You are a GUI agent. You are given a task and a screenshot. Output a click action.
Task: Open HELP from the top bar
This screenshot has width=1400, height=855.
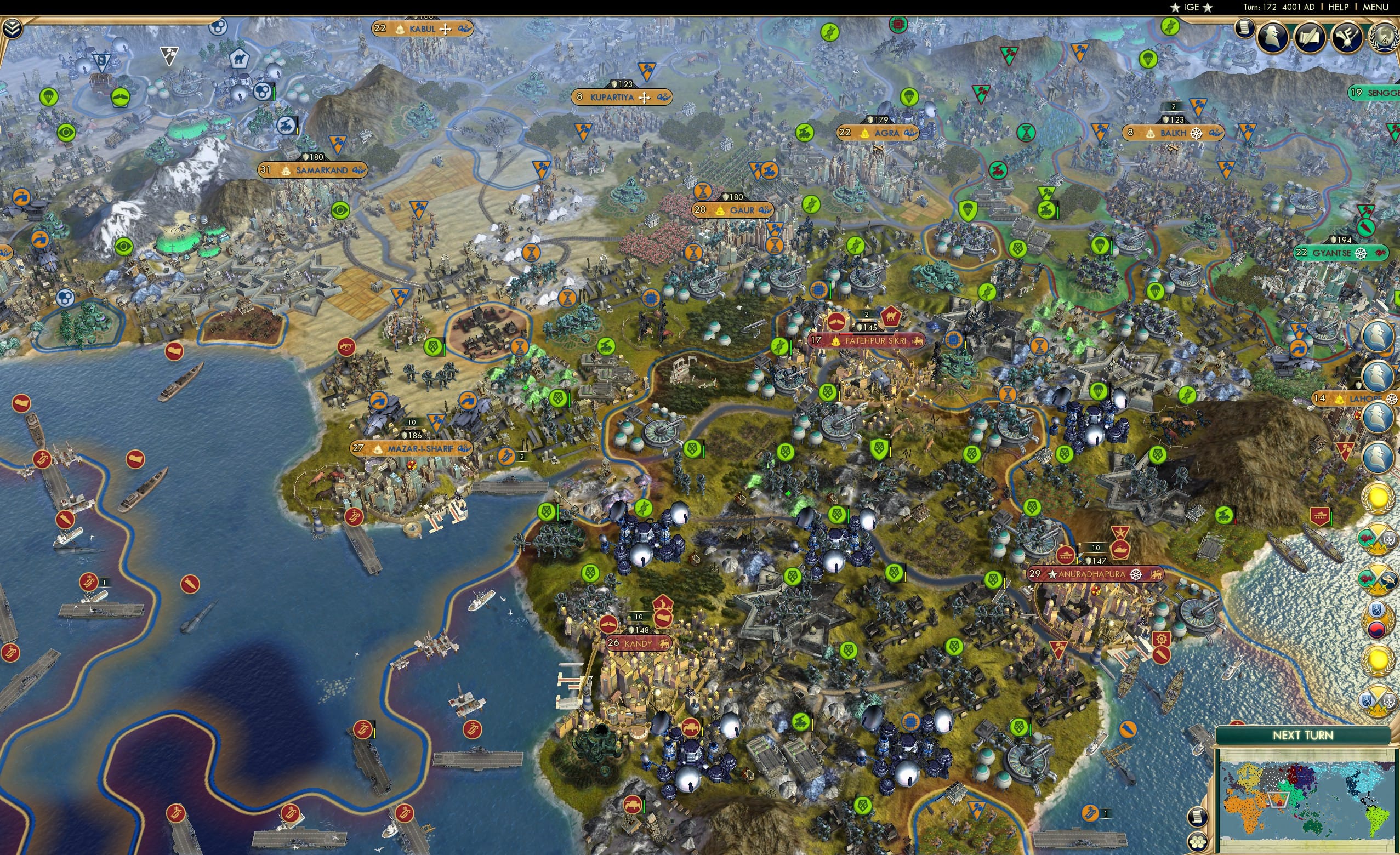click(x=1340, y=7)
